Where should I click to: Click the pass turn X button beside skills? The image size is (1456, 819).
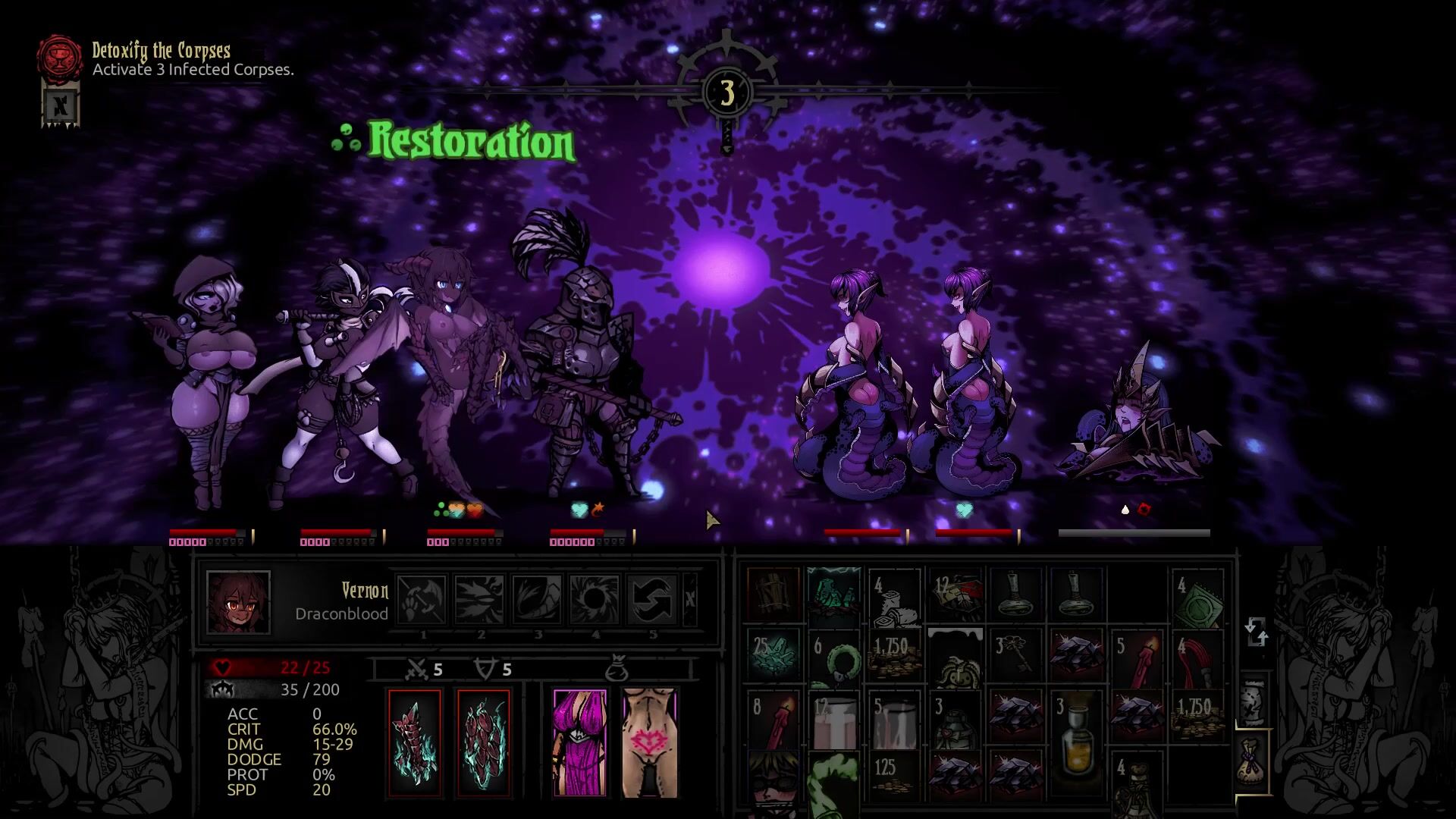[689, 599]
